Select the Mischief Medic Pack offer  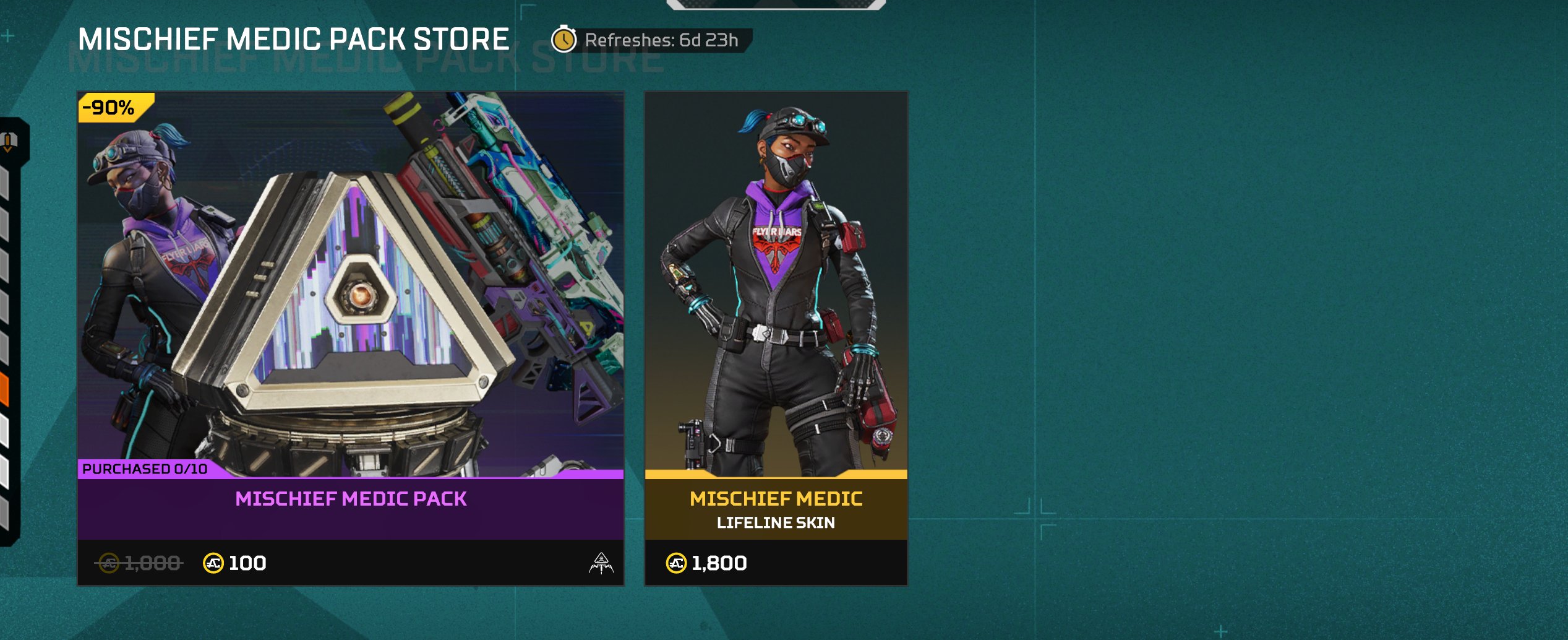pyautogui.click(x=350, y=338)
